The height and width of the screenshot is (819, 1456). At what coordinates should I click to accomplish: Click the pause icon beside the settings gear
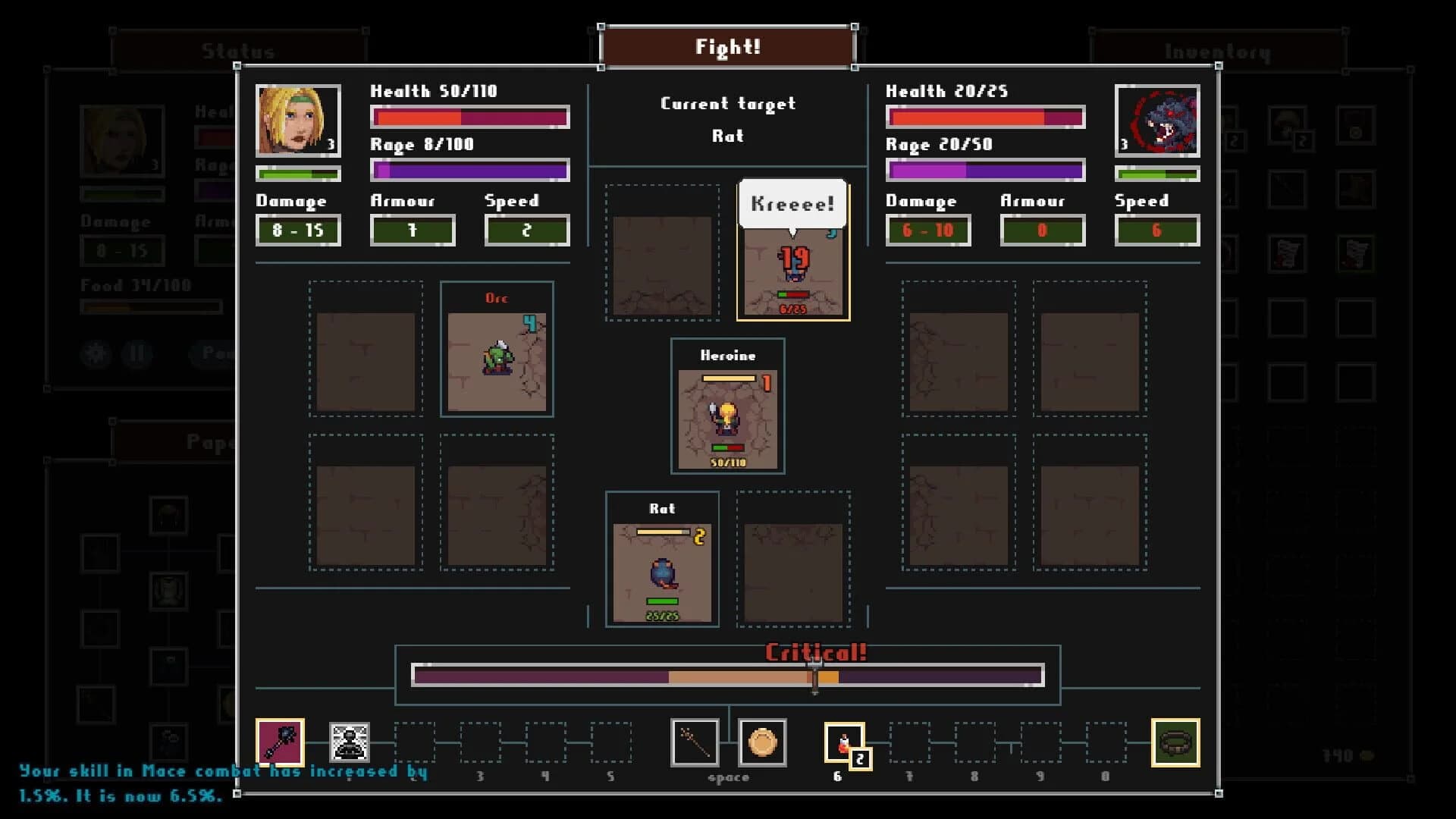137,354
